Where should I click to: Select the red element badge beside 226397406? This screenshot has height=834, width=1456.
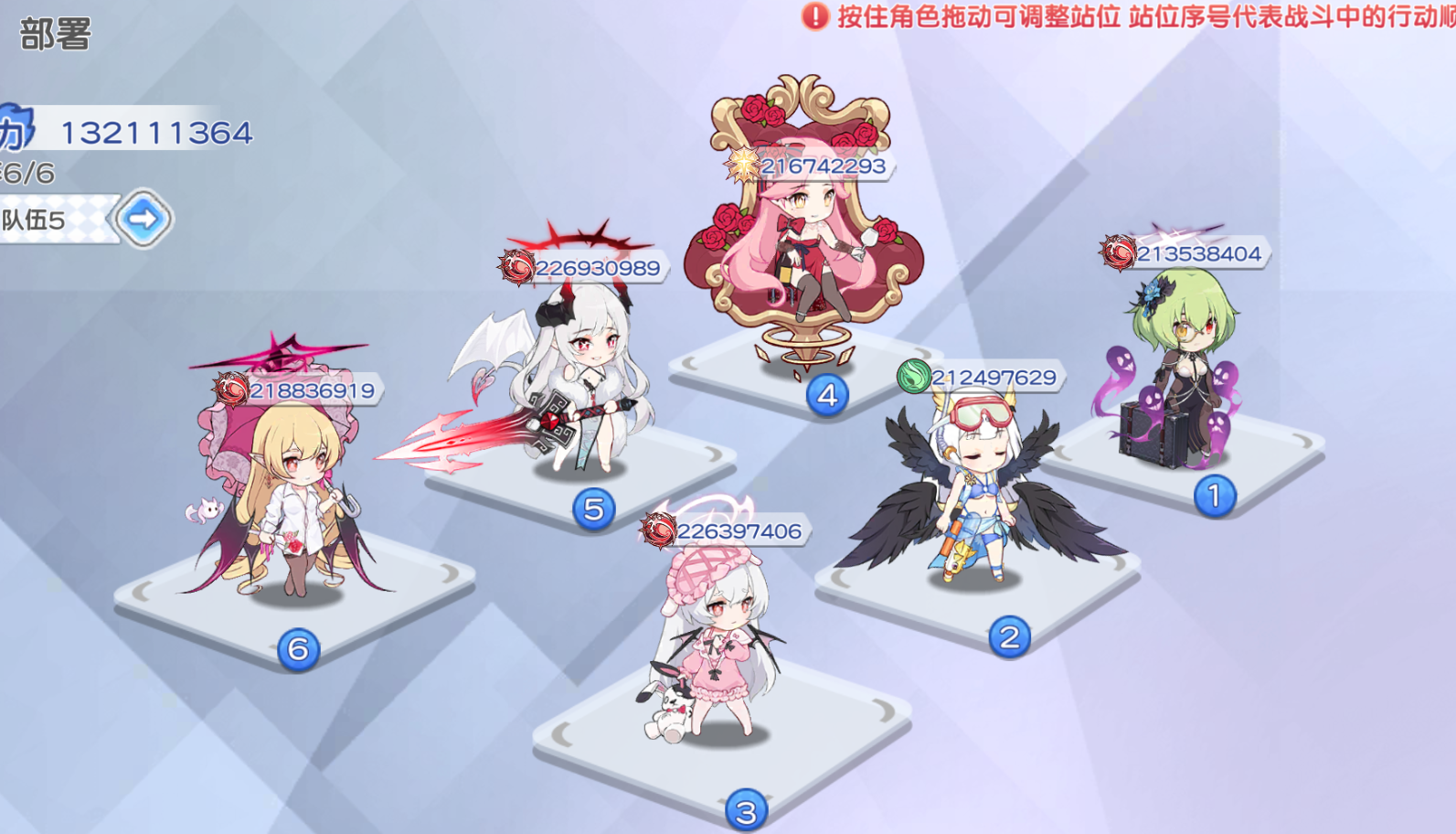[660, 529]
